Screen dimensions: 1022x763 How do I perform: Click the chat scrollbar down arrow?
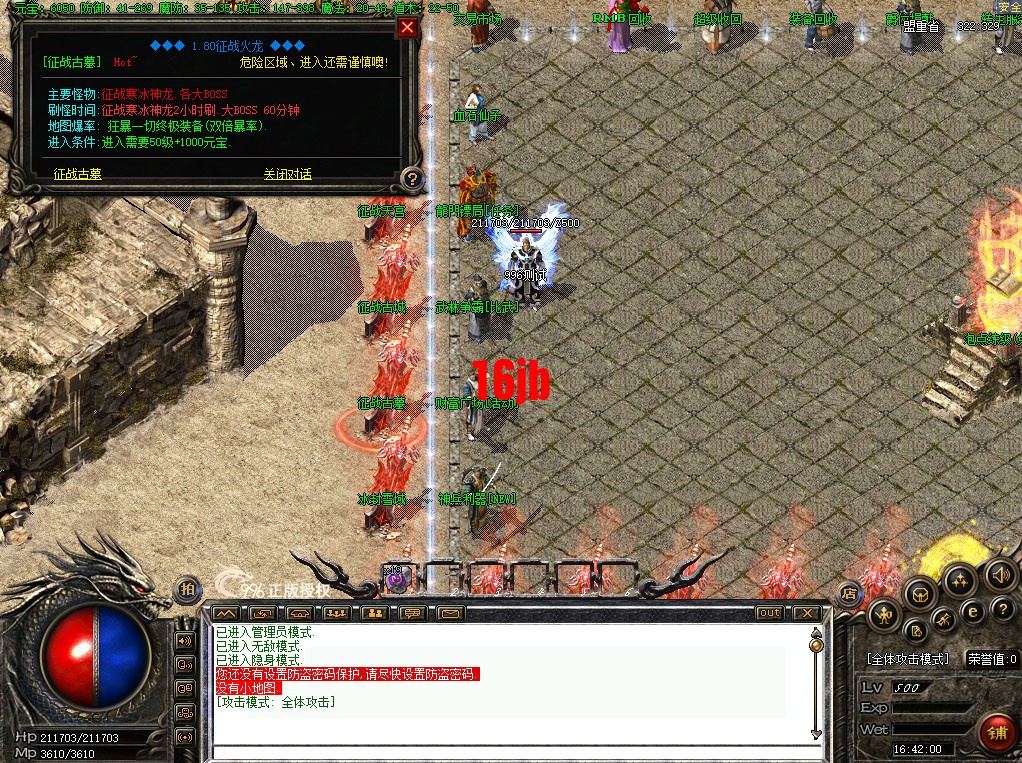pyautogui.click(x=816, y=735)
